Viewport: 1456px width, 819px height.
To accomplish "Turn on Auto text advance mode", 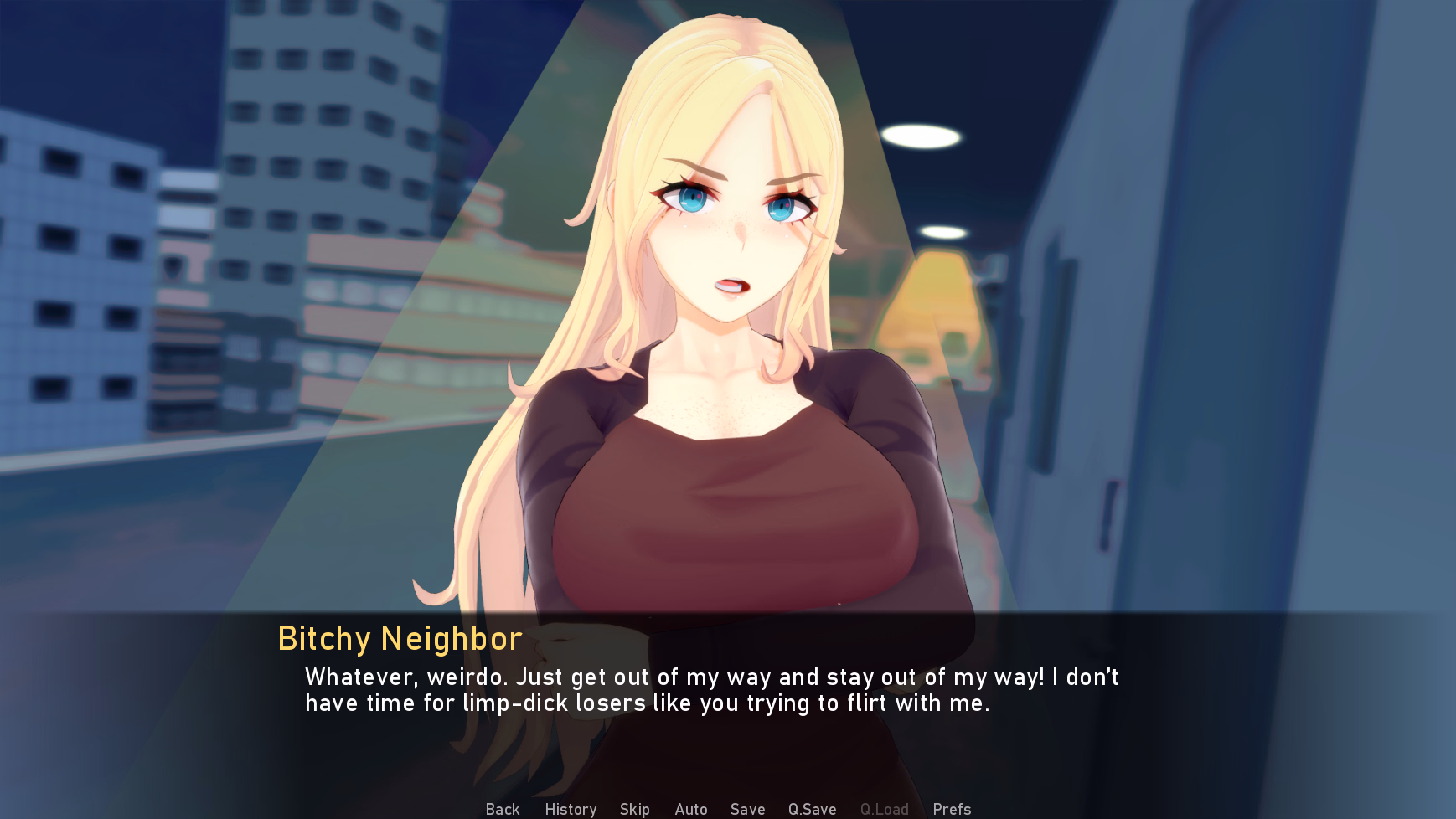I will (690, 809).
